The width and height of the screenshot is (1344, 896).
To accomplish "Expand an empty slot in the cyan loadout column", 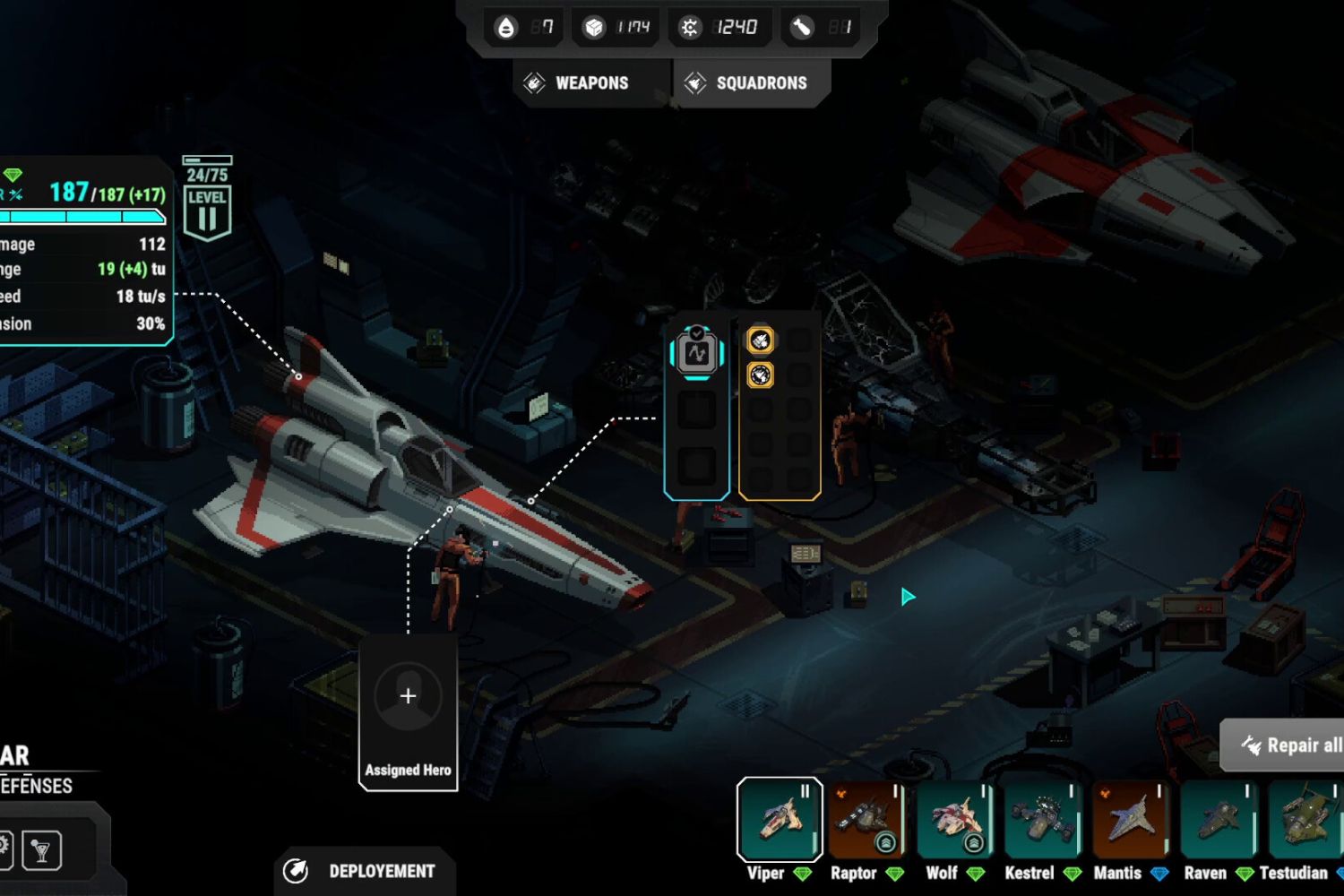I will (697, 411).
